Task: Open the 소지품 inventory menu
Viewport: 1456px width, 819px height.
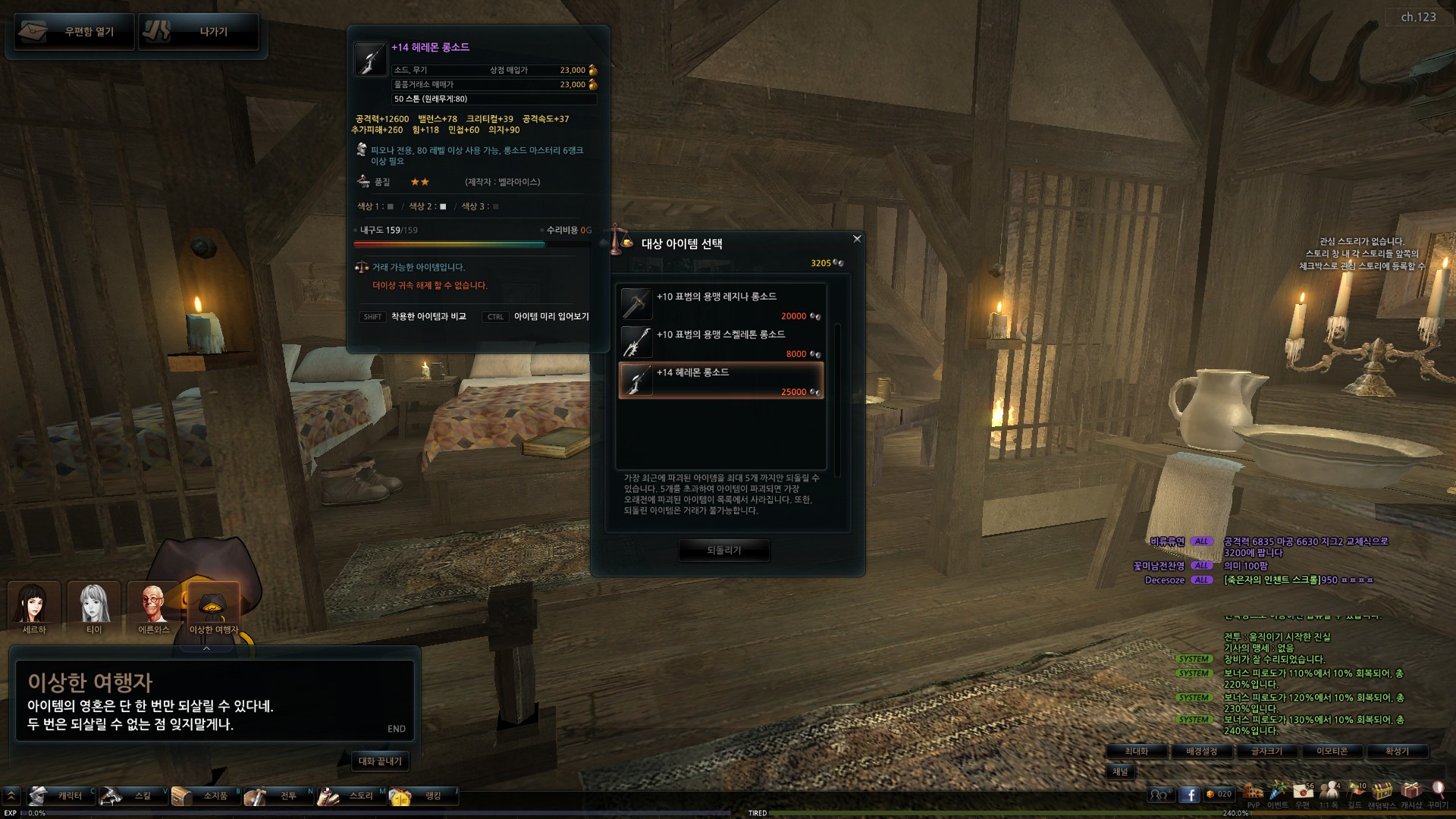Action: [206, 796]
